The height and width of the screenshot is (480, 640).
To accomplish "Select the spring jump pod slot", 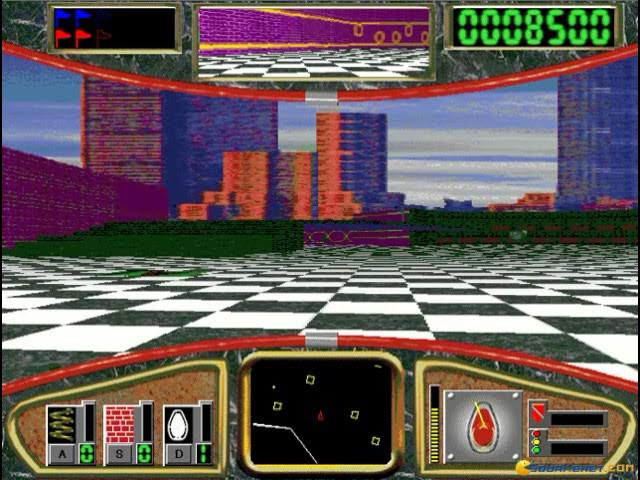I will coord(62,424).
